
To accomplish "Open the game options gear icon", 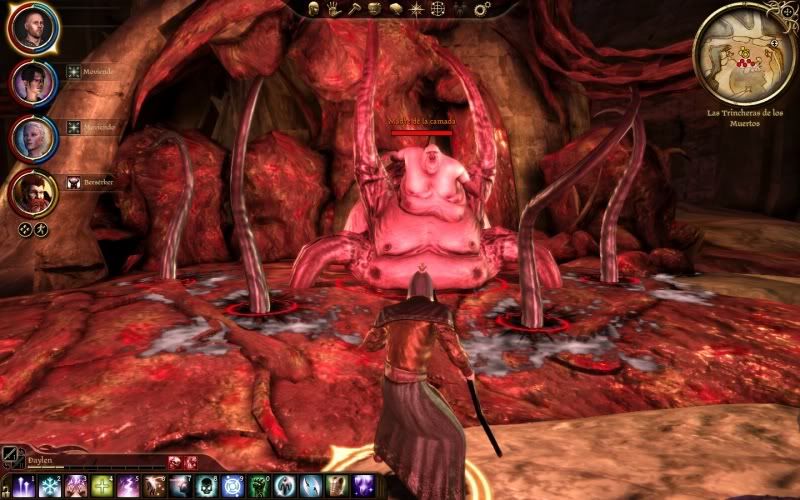I will [x=482, y=8].
